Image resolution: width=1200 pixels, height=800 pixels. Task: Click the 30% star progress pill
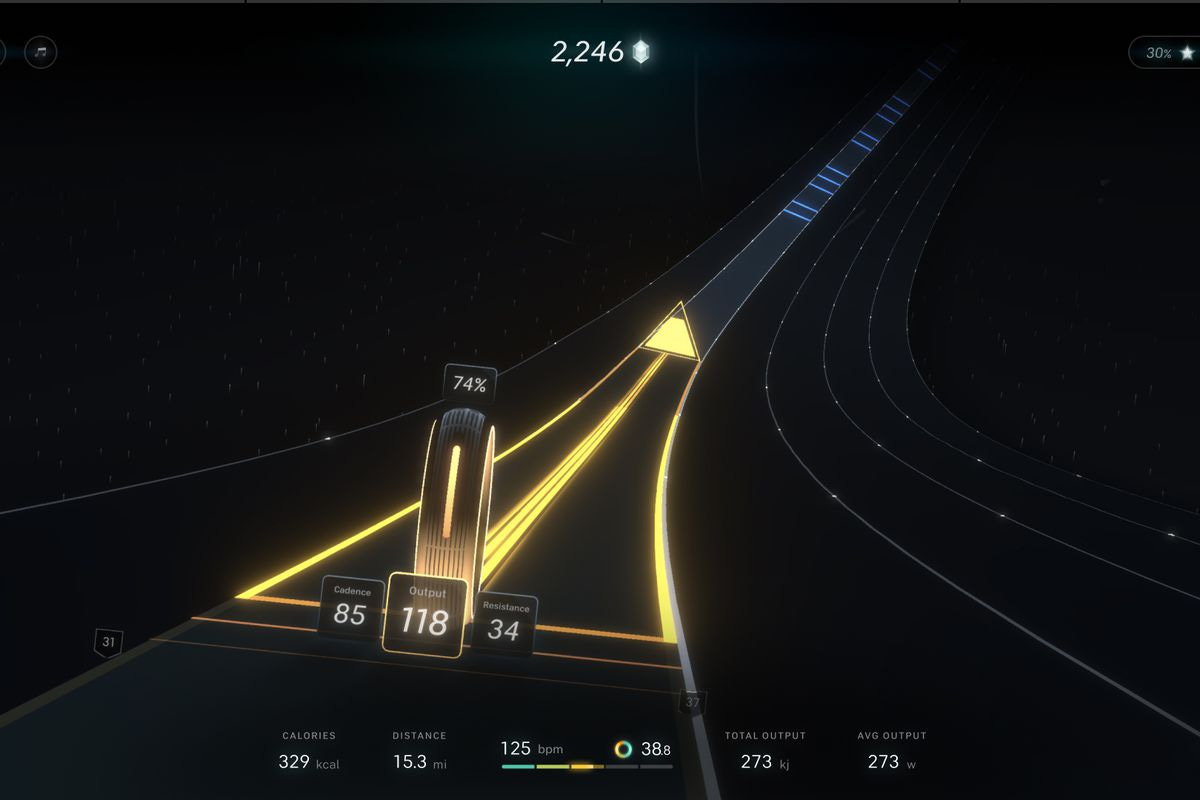(x=1166, y=53)
